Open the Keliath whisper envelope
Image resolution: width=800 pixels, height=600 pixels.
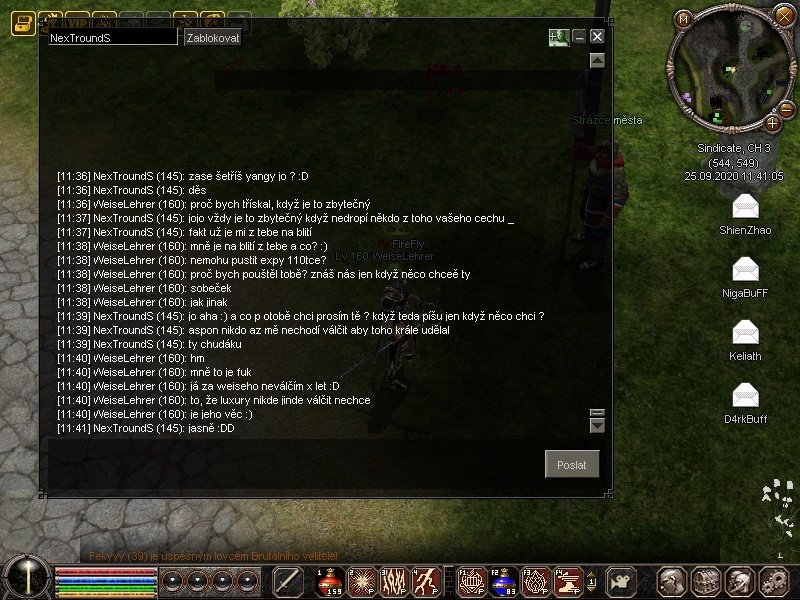coord(745,332)
